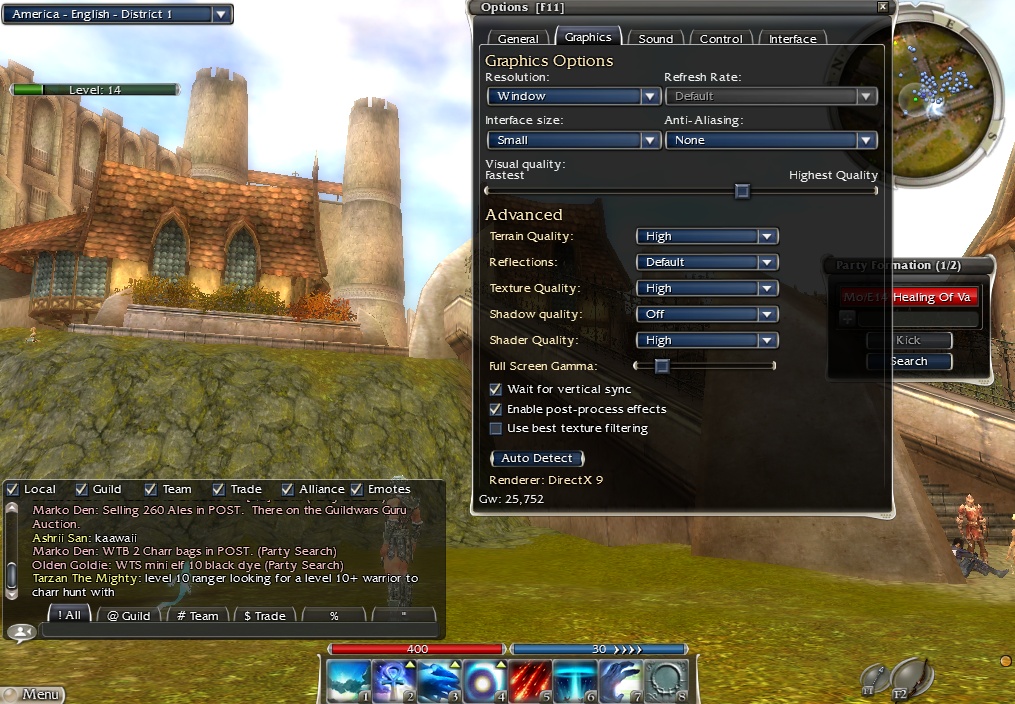Switch to the General options tab
The width and height of the screenshot is (1015, 704).
(x=518, y=39)
